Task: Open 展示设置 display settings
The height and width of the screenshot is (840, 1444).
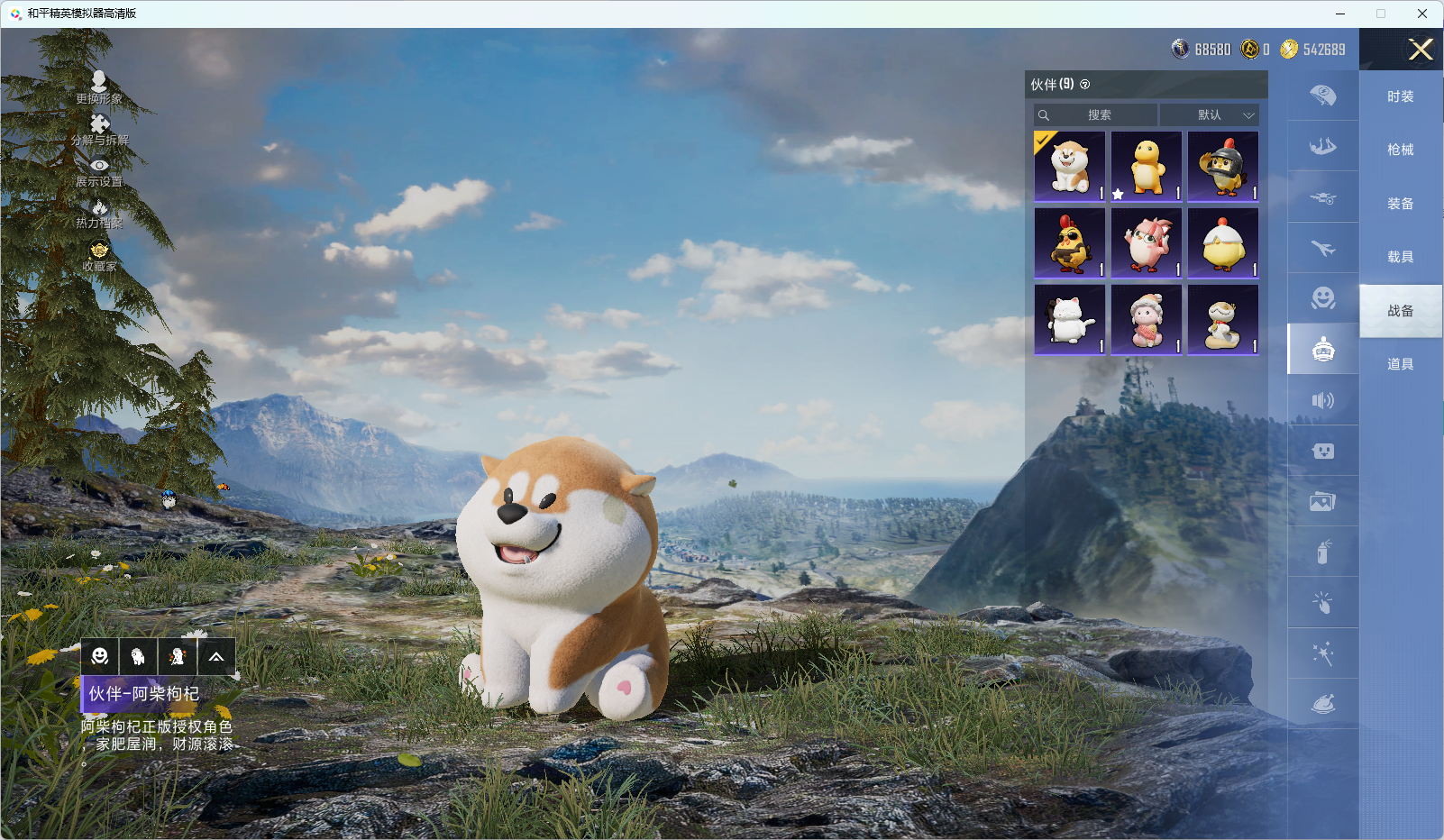Action: tap(99, 171)
